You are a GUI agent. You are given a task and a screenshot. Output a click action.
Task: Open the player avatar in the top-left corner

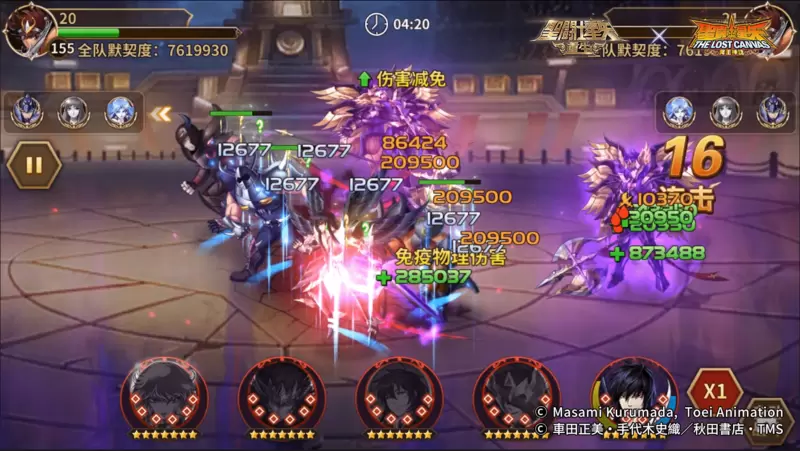[28, 30]
